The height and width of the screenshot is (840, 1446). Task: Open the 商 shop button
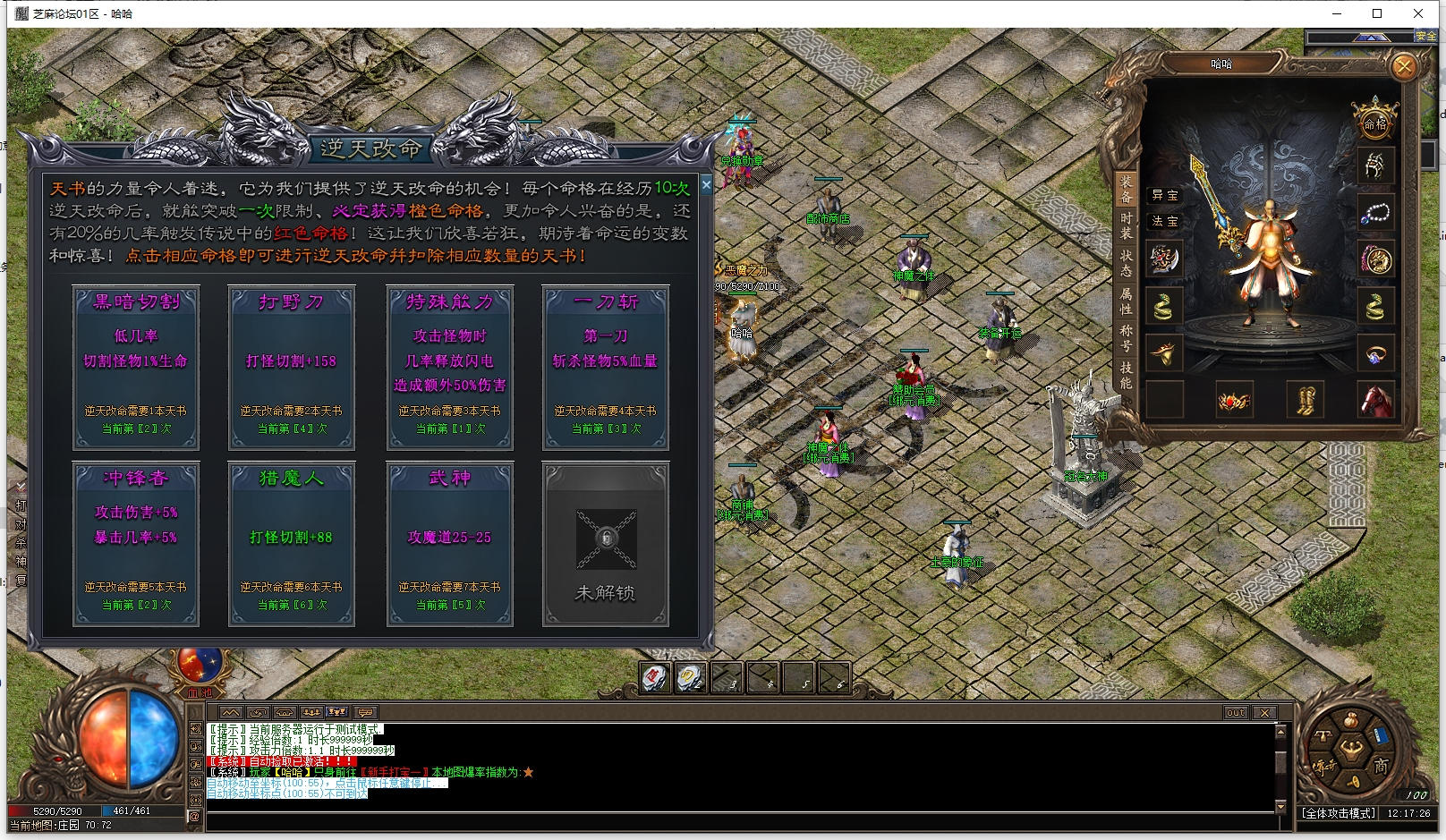(1381, 766)
